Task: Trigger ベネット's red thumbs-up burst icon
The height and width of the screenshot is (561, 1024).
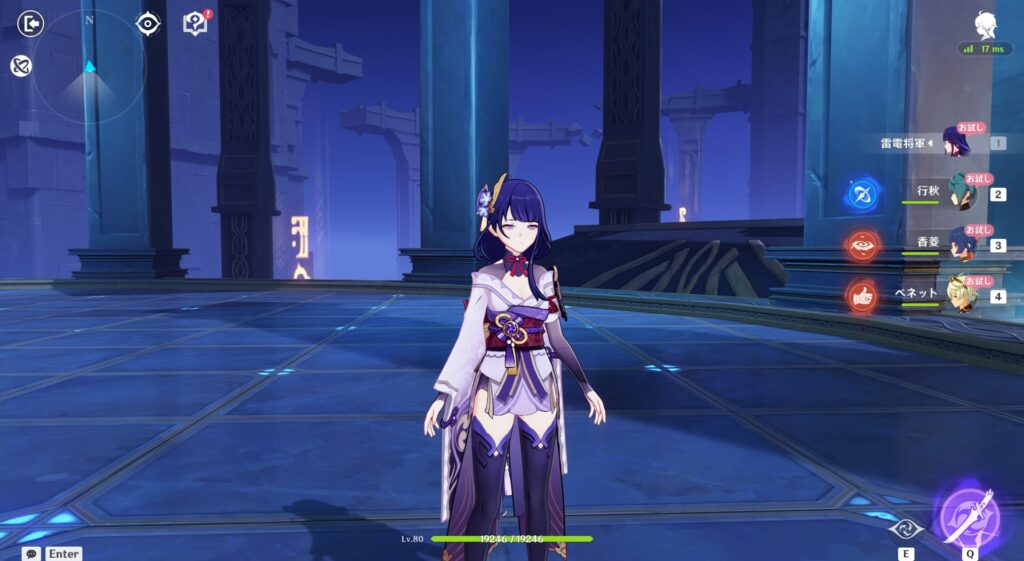Action: tap(861, 295)
